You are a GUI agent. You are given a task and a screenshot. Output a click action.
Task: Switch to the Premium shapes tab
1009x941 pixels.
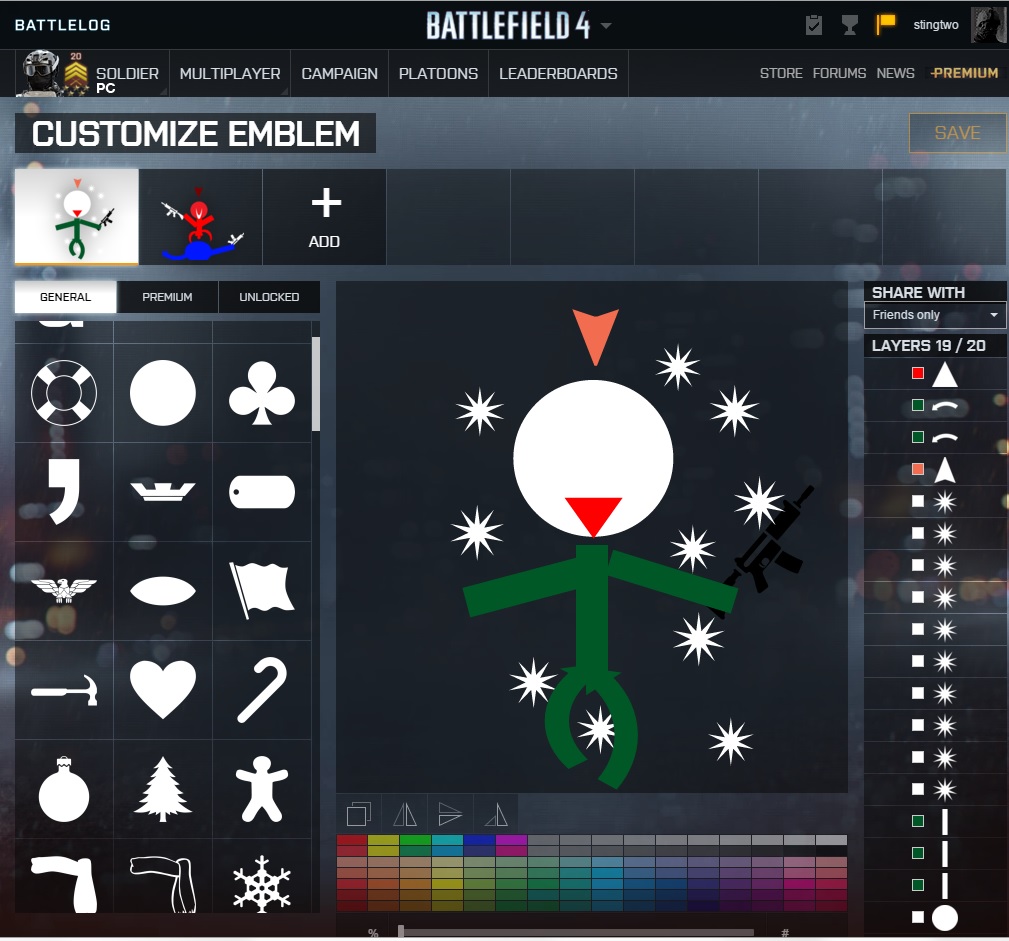[x=167, y=297]
